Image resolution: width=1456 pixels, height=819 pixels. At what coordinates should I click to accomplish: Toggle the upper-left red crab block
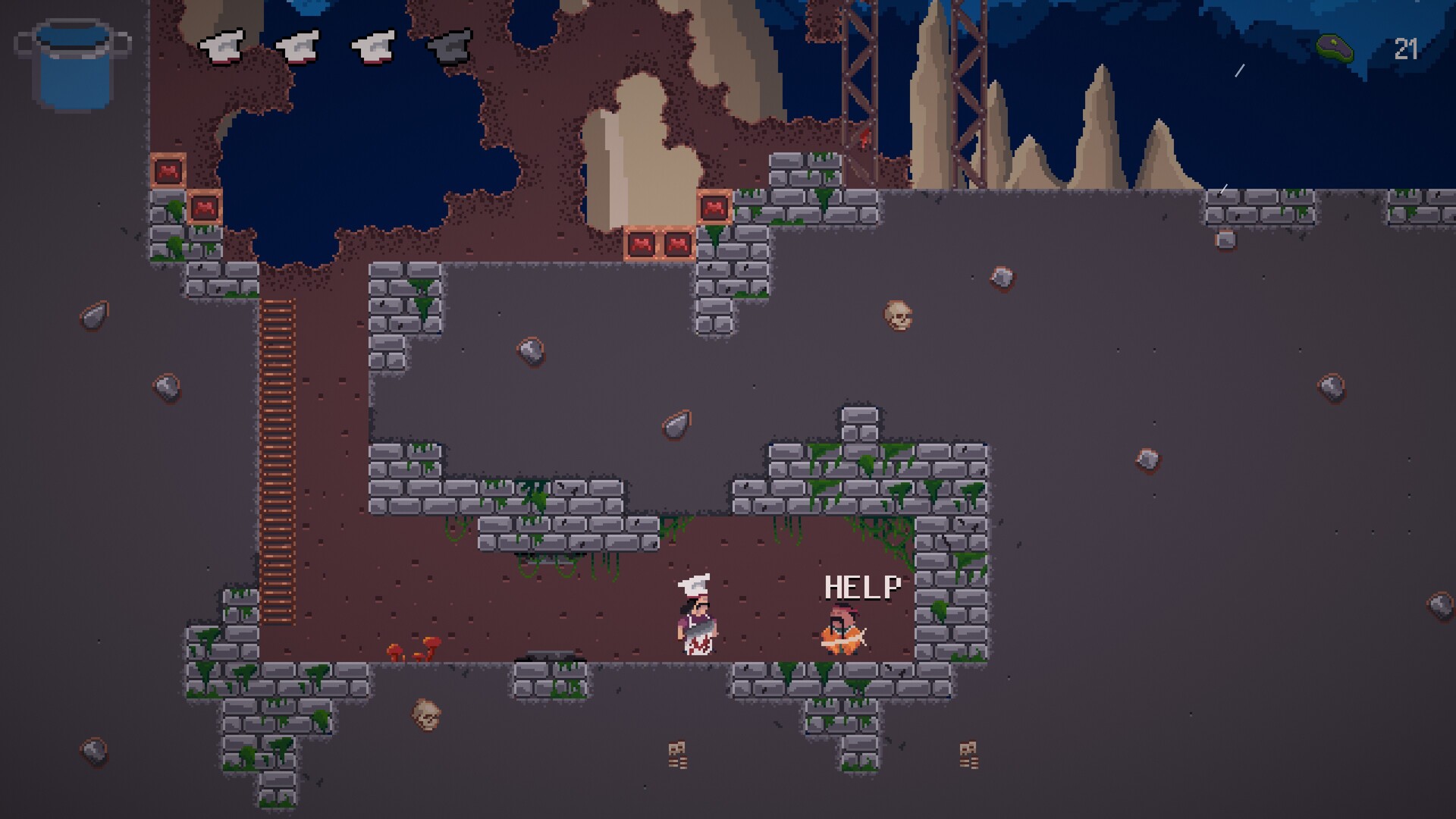coord(168,171)
